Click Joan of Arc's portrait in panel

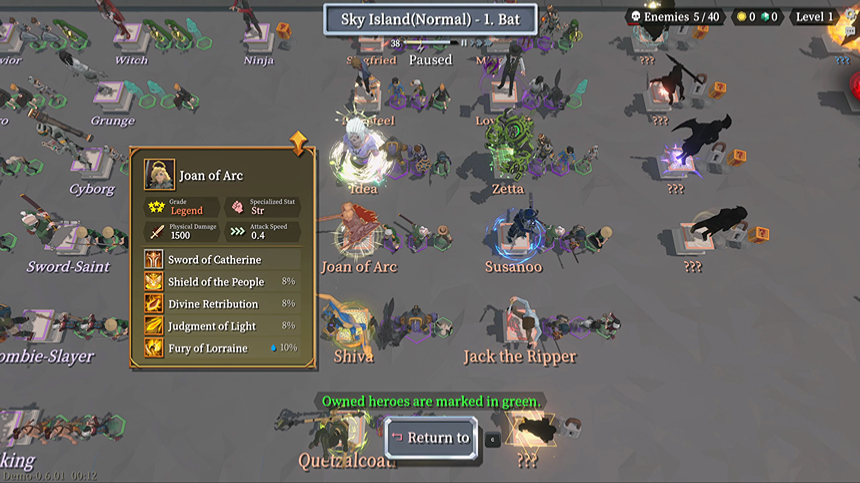click(x=160, y=175)
